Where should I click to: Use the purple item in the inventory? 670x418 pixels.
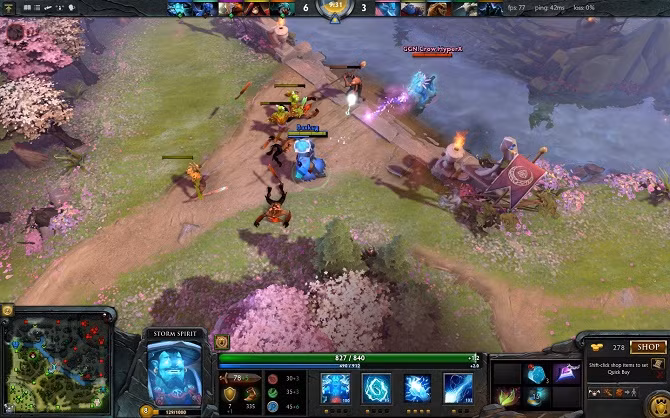pos(565,373)
